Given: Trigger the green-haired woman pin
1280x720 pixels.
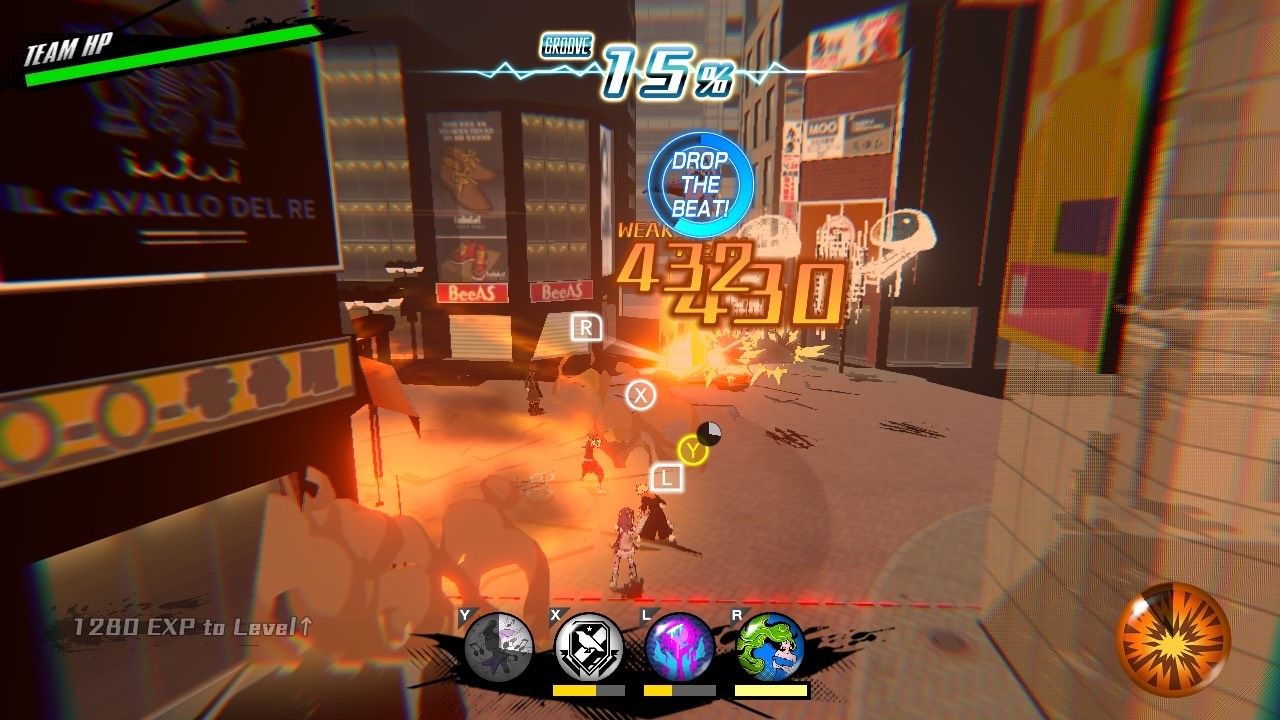Looking at the screenshot, I should [x=770, y=647].
